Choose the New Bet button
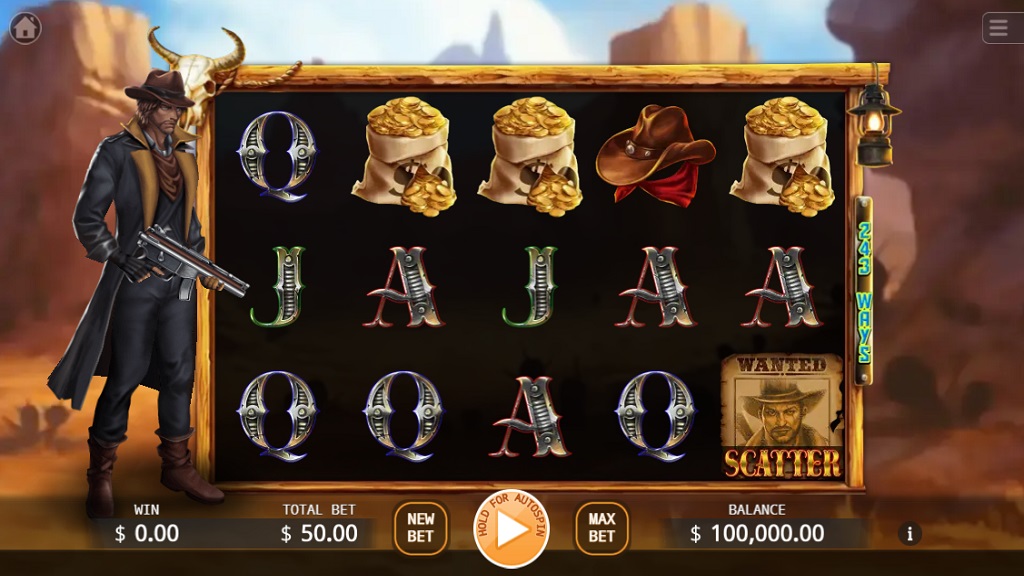The width and height of the screenshot is (1024, 576). pos(420,528)
